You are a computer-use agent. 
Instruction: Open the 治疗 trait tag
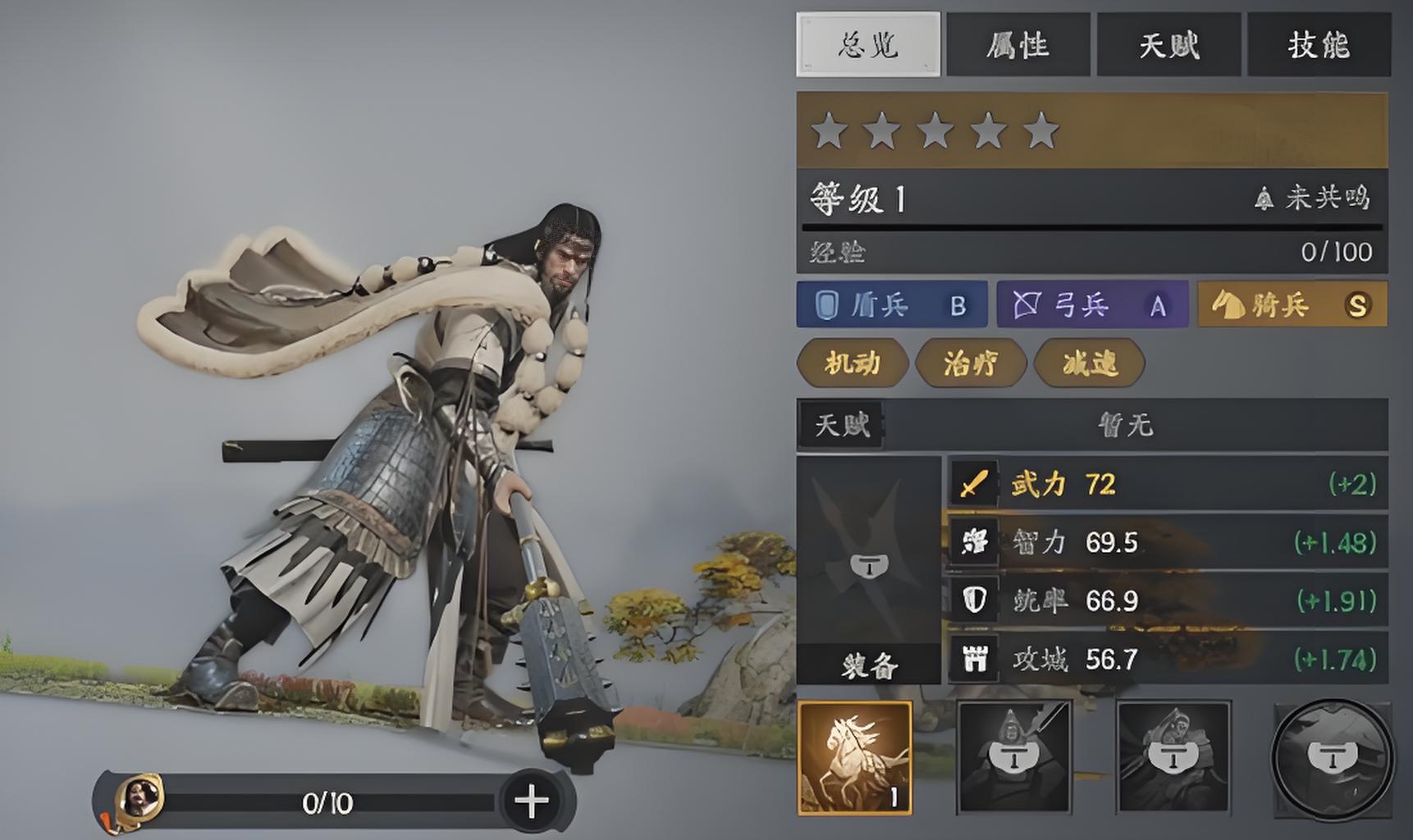coord(971,363)
